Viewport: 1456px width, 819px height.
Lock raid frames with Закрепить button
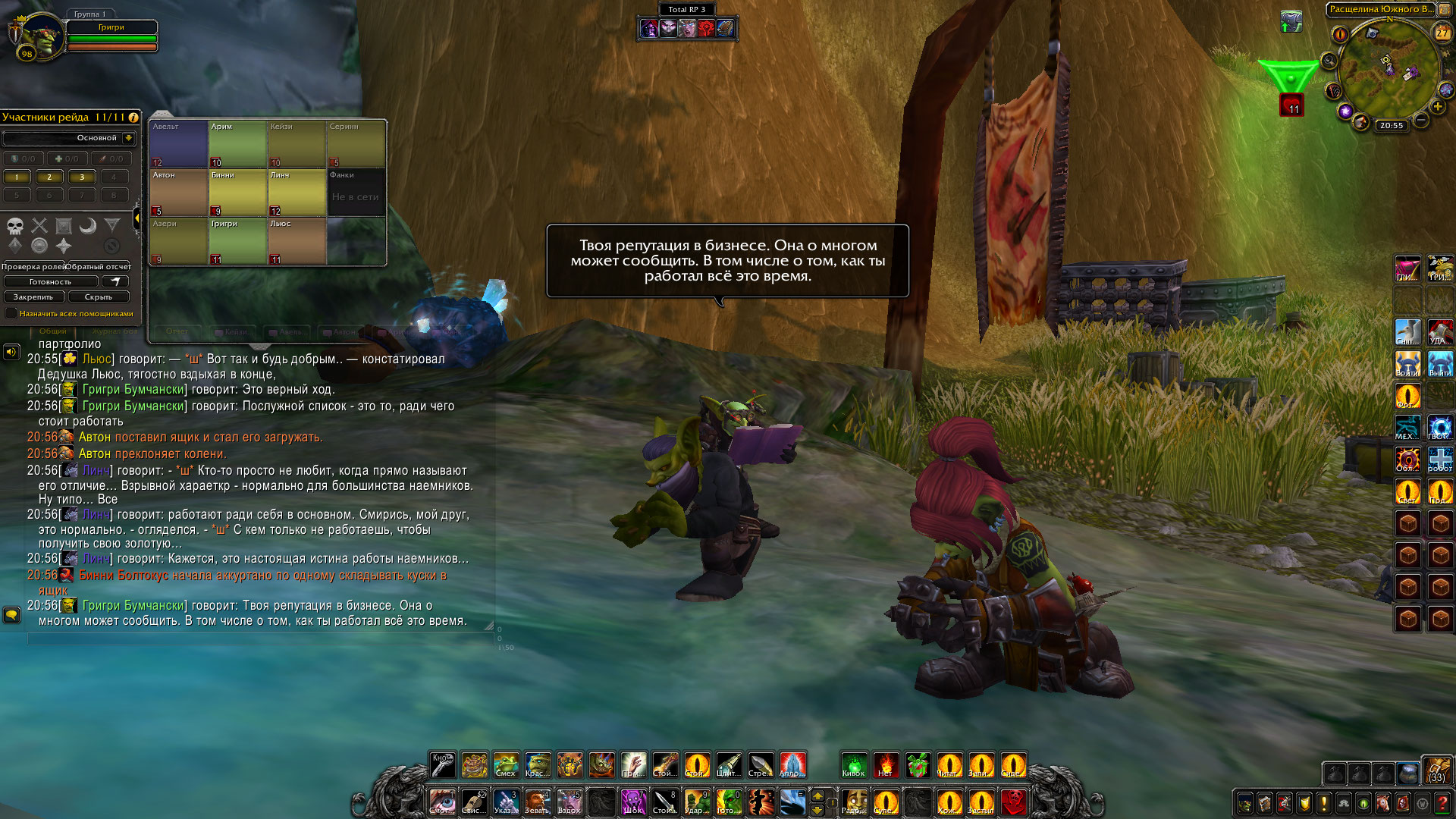33,297
